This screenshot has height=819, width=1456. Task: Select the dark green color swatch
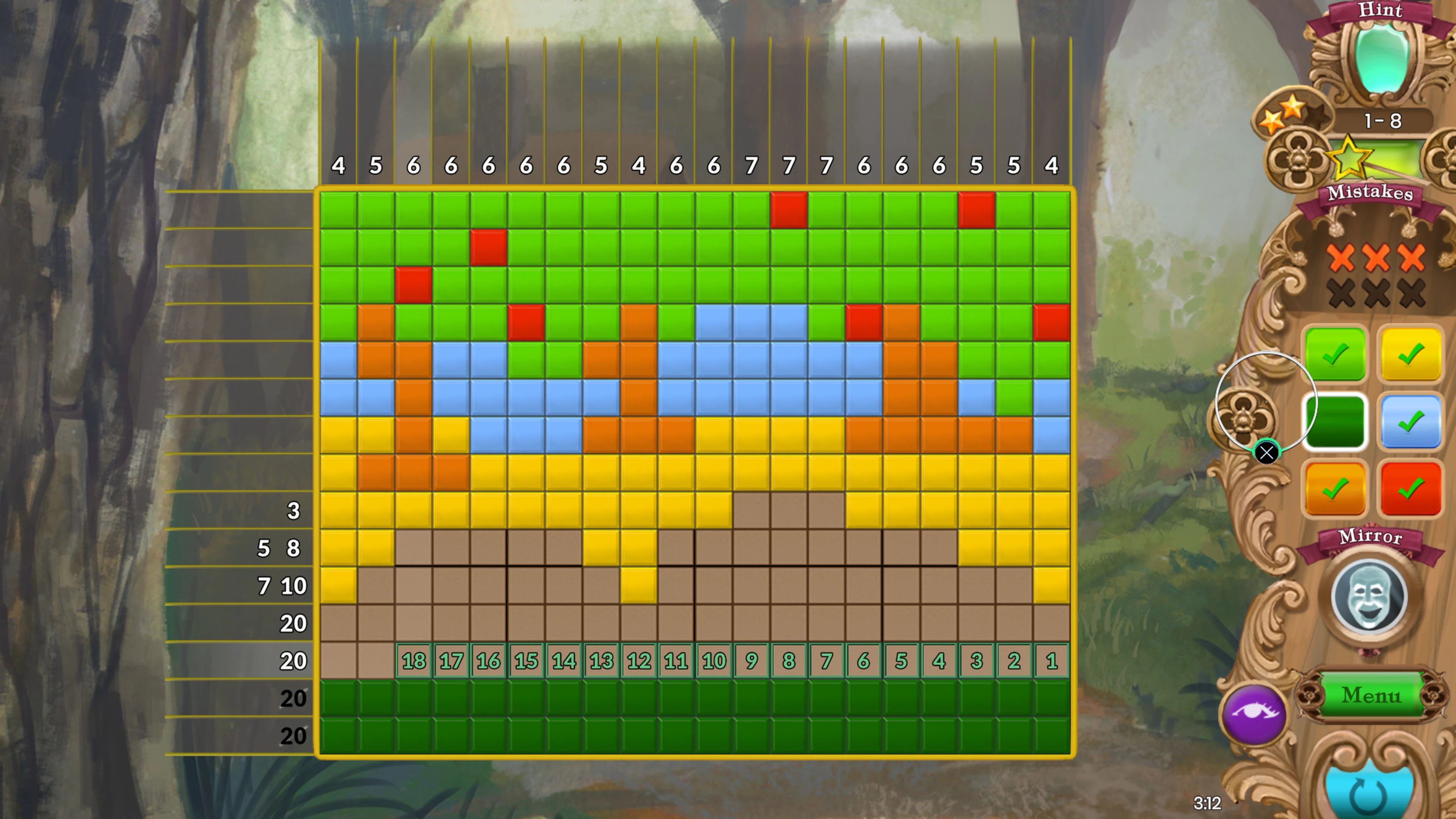[1335, 422]
